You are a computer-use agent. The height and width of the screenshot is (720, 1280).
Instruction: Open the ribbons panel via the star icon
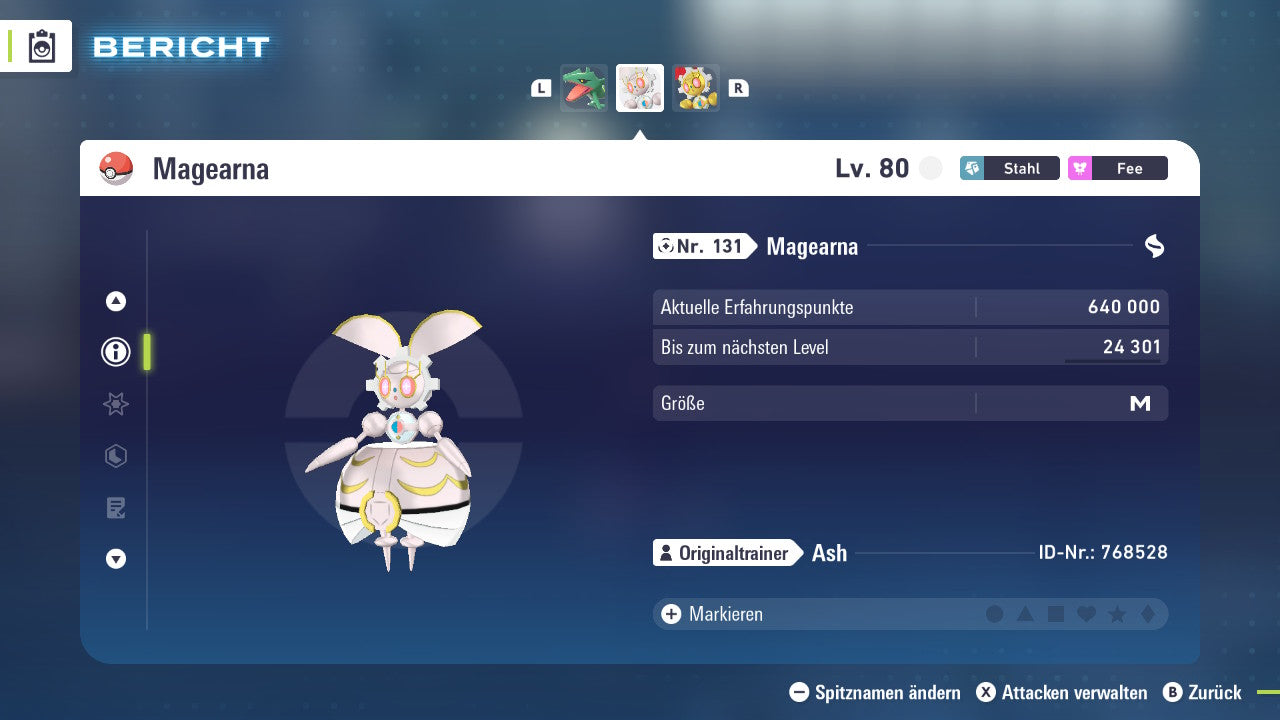[x=115, y=404]
